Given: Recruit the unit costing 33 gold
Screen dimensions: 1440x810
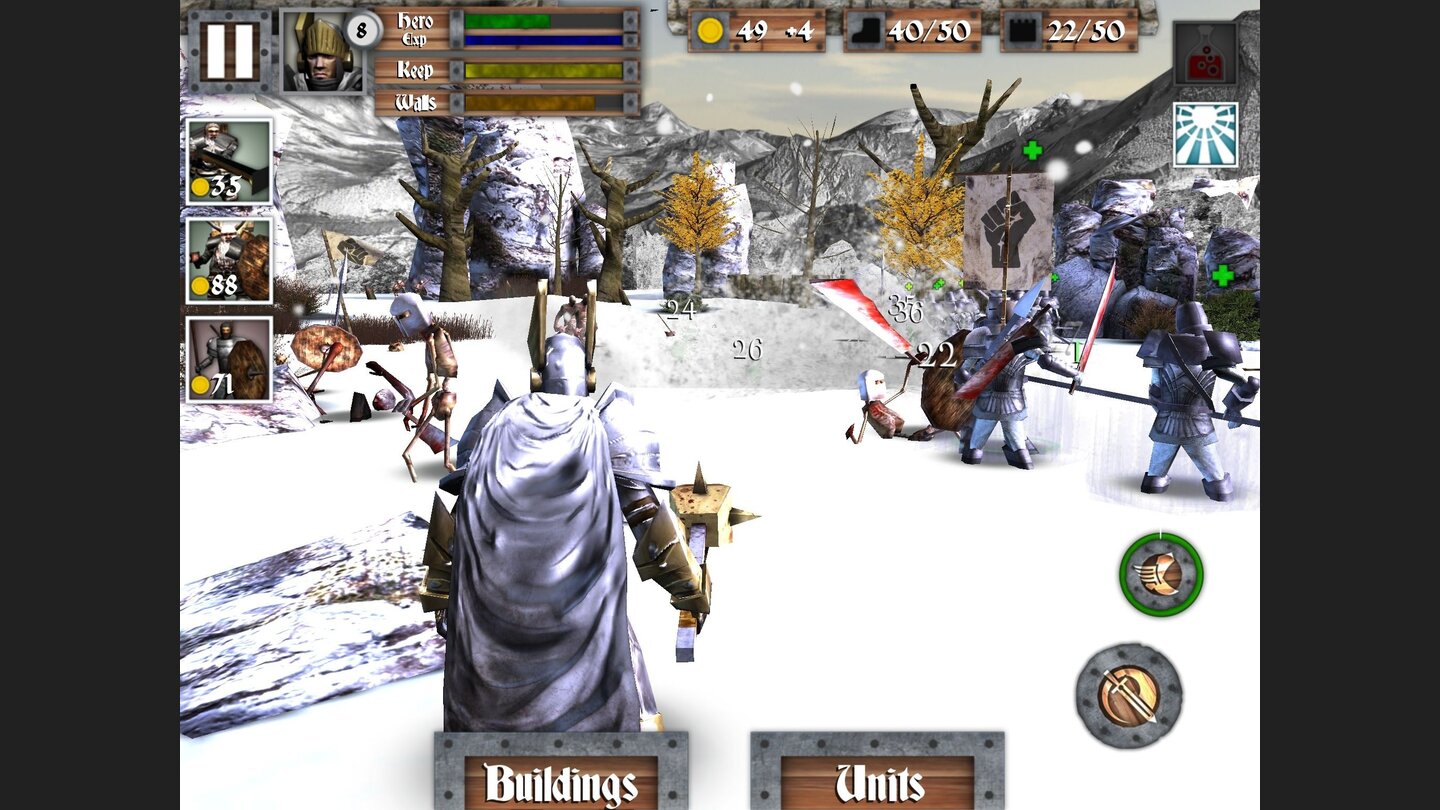Looking at the screenshot, I should pos(228,161).
